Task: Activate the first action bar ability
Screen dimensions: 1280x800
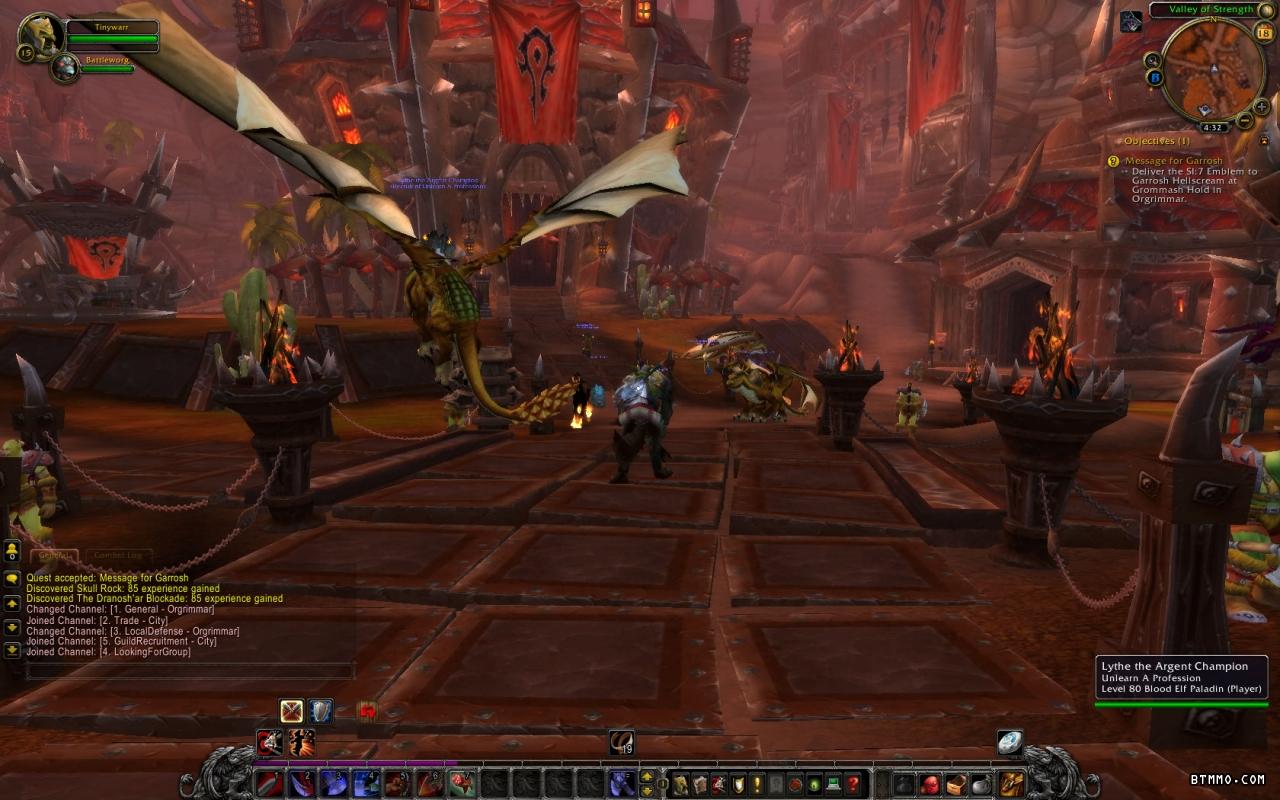Action: [x=269, y=784]
